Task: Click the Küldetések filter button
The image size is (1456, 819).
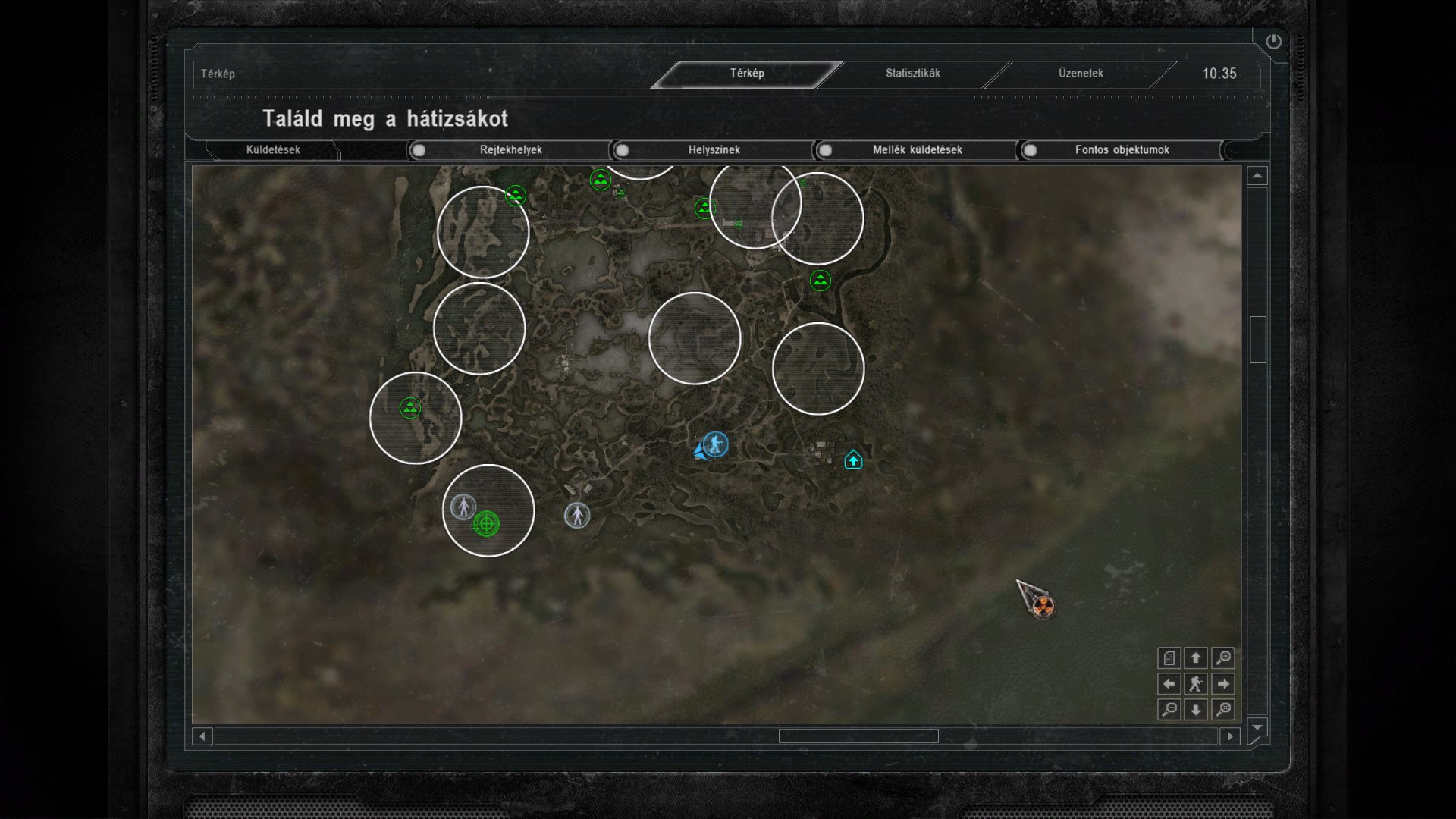Action: 273,150
